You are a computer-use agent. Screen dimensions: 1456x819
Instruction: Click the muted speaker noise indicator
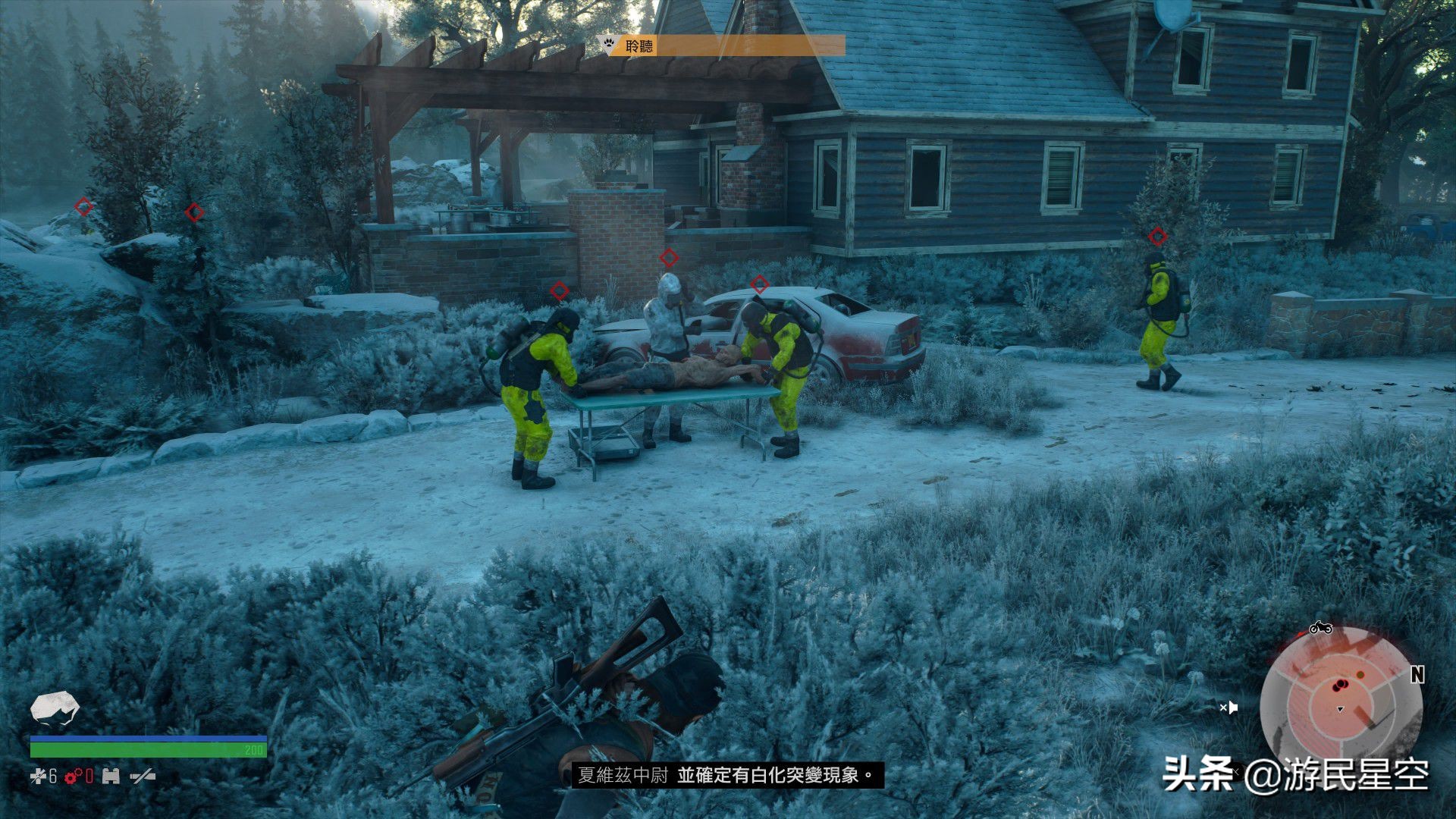(x=1228, y=708)
